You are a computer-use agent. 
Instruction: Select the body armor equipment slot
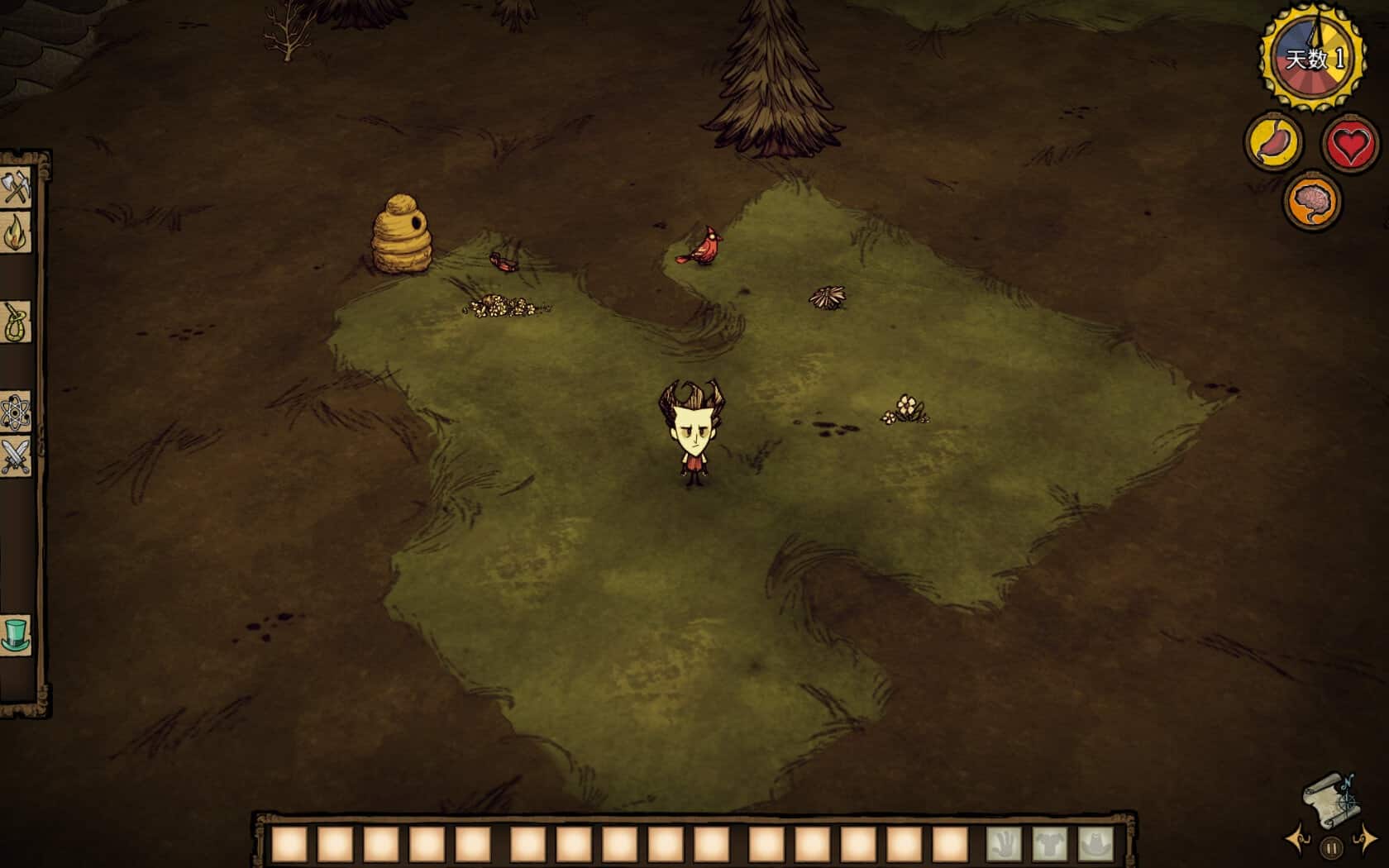pyautogui.click(x=1048, y=844)
